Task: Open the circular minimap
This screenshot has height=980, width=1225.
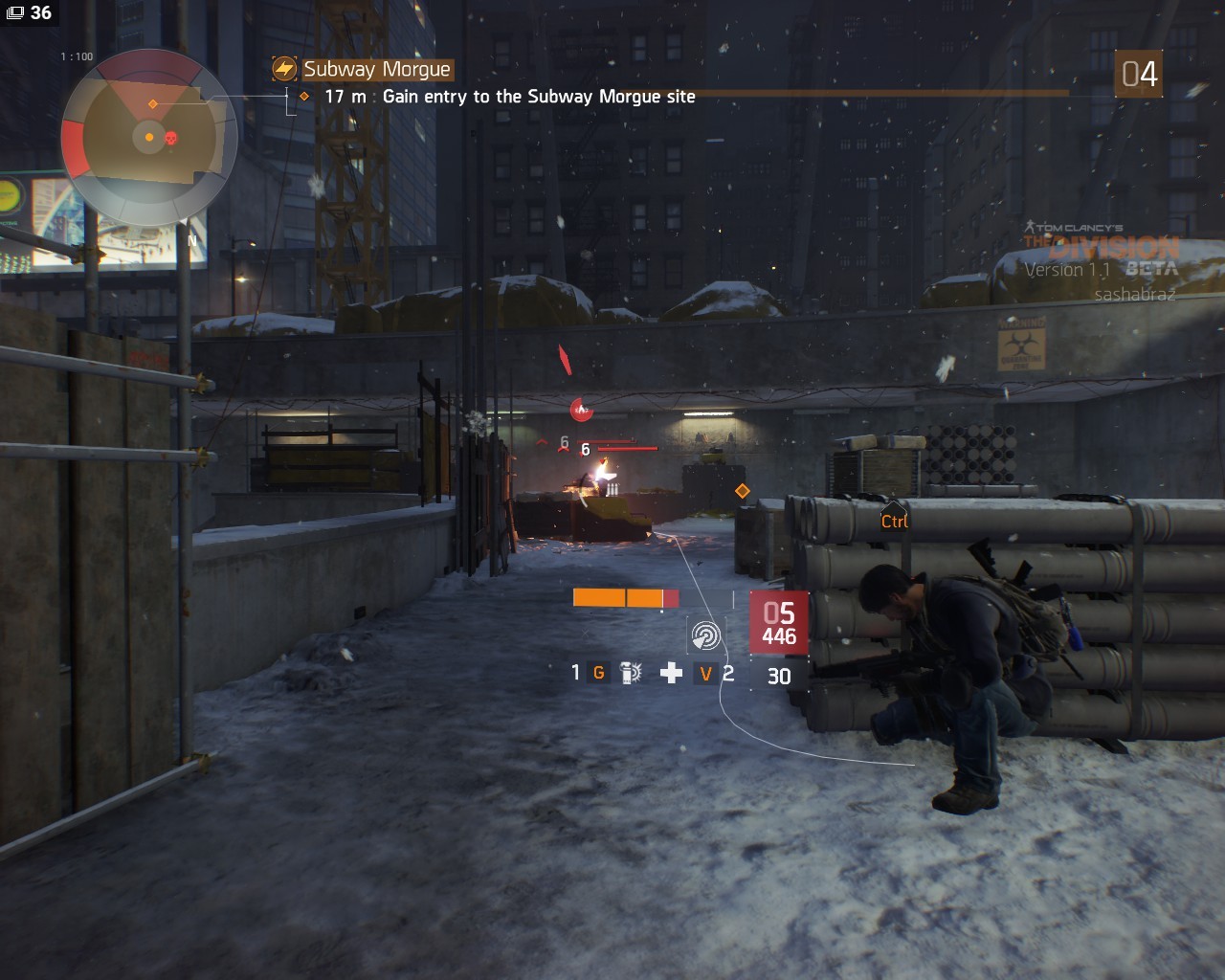Action: 148,137
